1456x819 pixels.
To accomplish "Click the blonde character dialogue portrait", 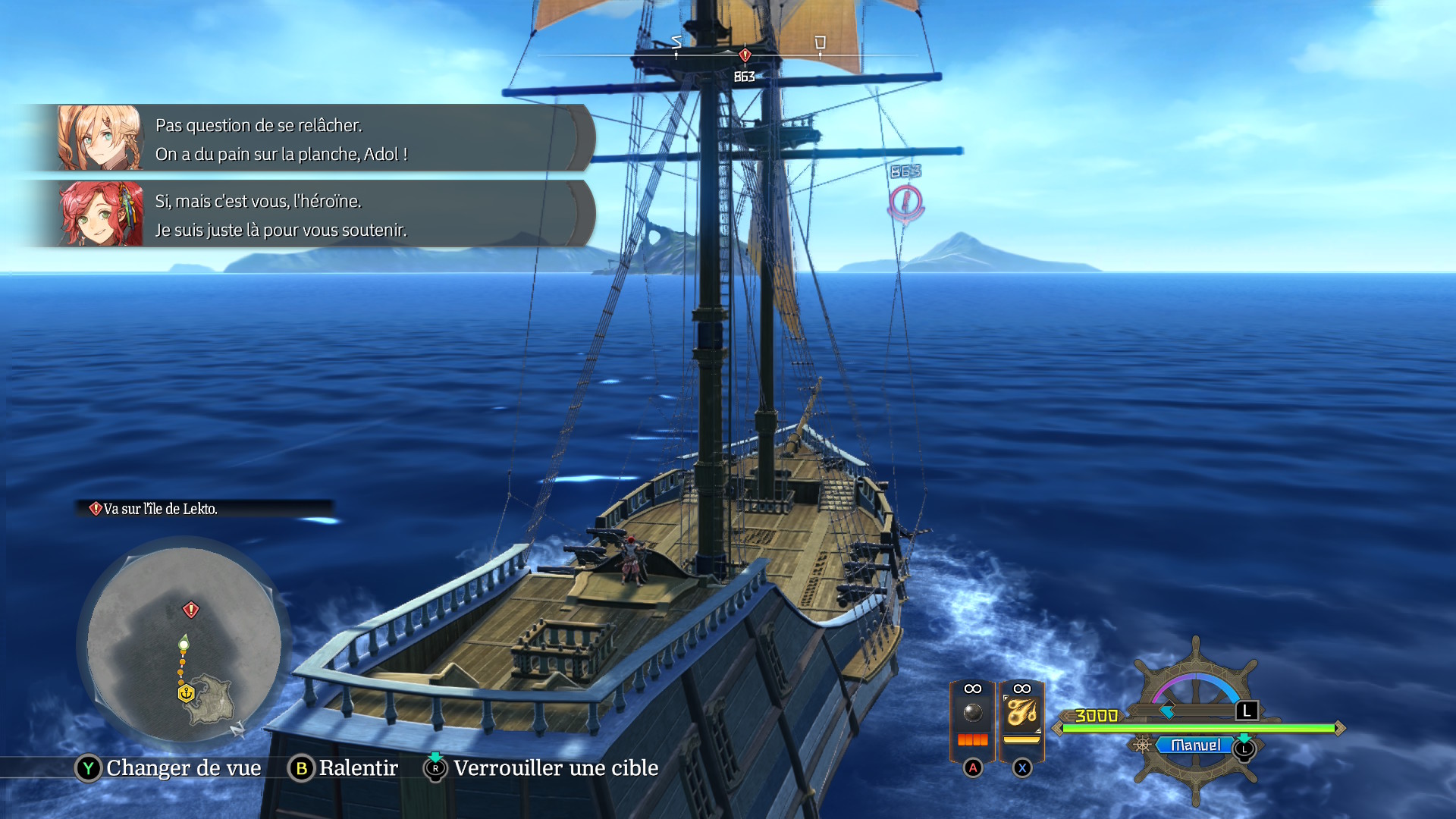I will pyautogui.click(x=99, y=138).
